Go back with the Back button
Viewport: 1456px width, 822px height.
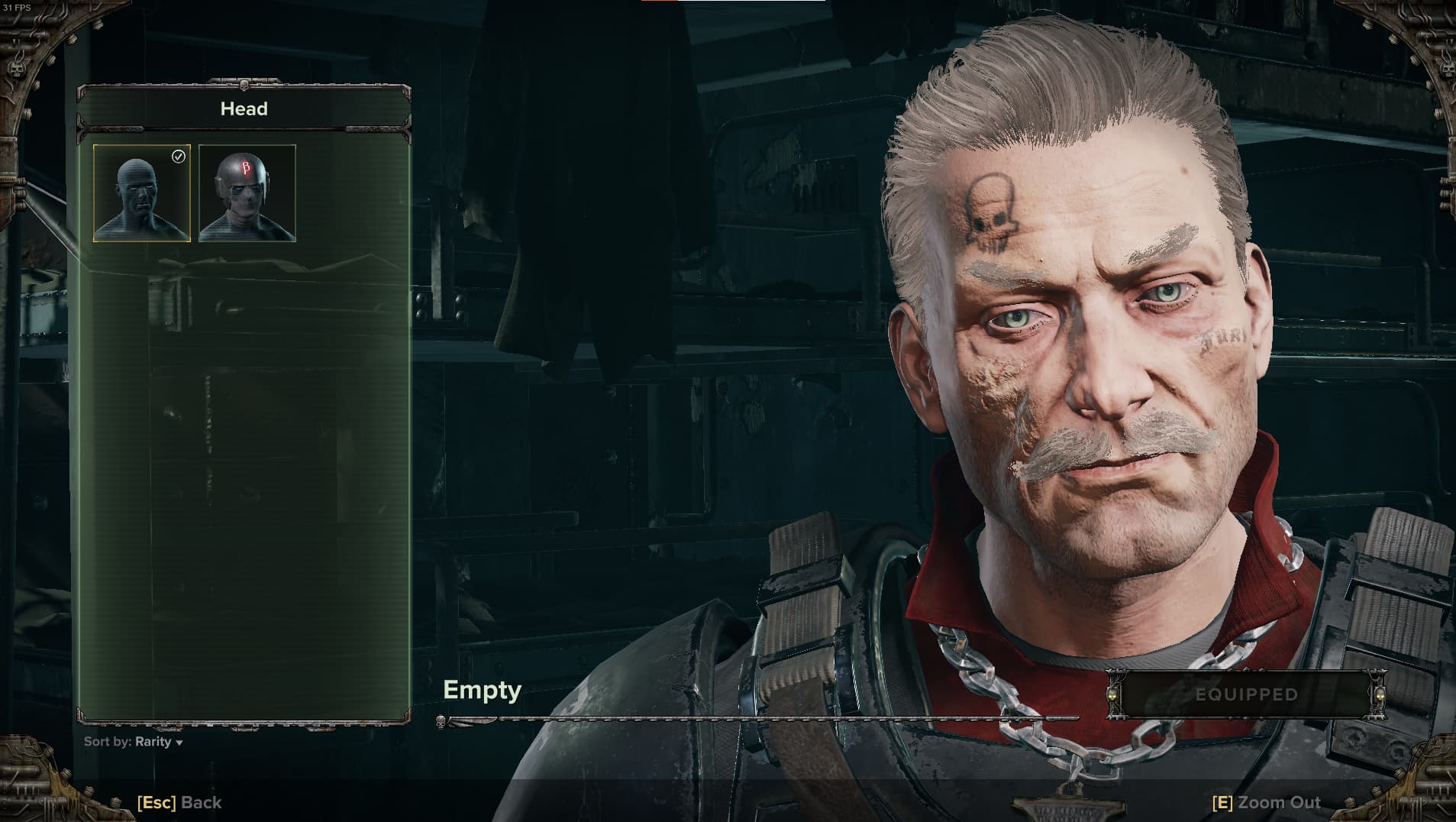[x=179, y=802]
